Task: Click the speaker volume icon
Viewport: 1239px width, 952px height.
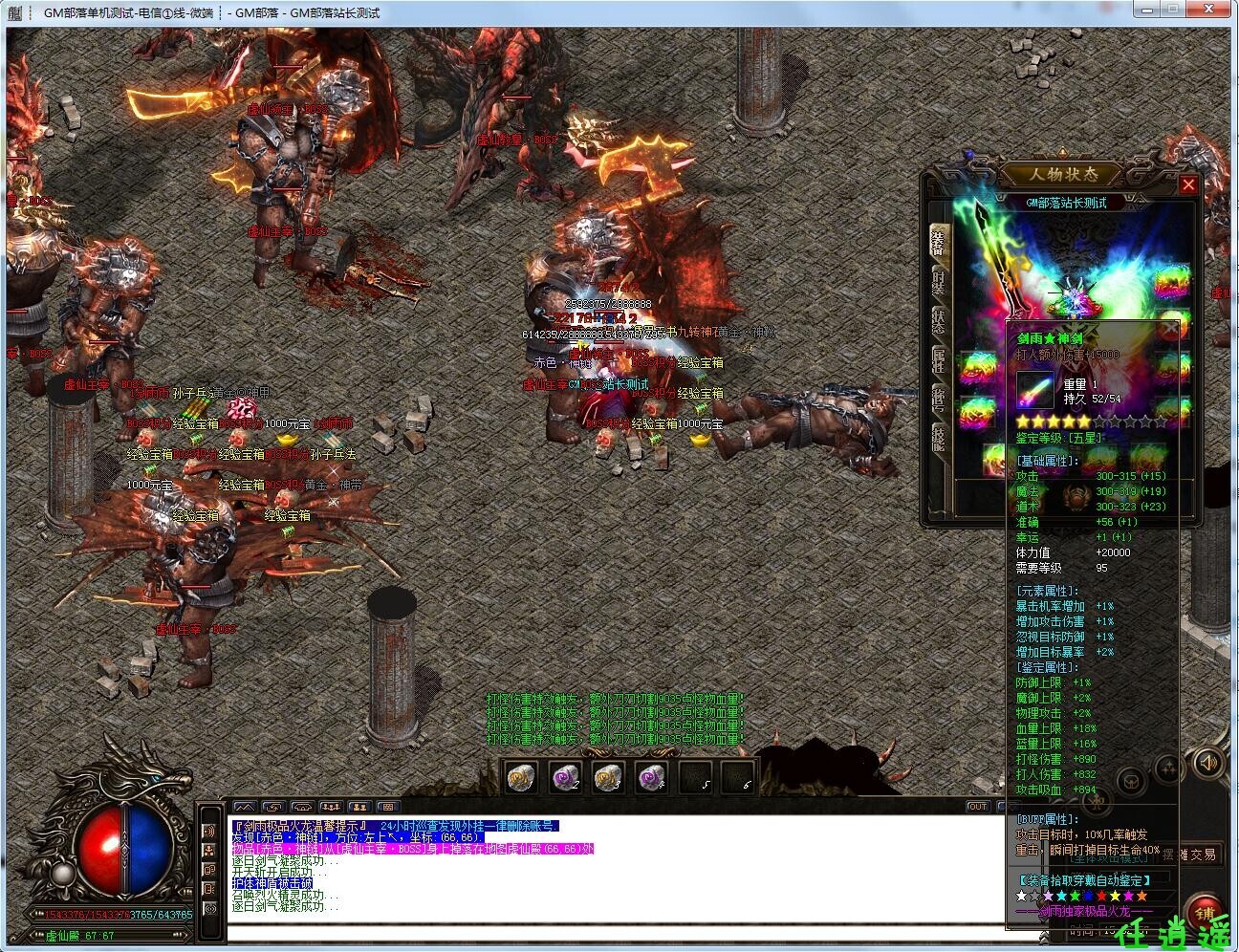Action: (x=1207, y=763)
